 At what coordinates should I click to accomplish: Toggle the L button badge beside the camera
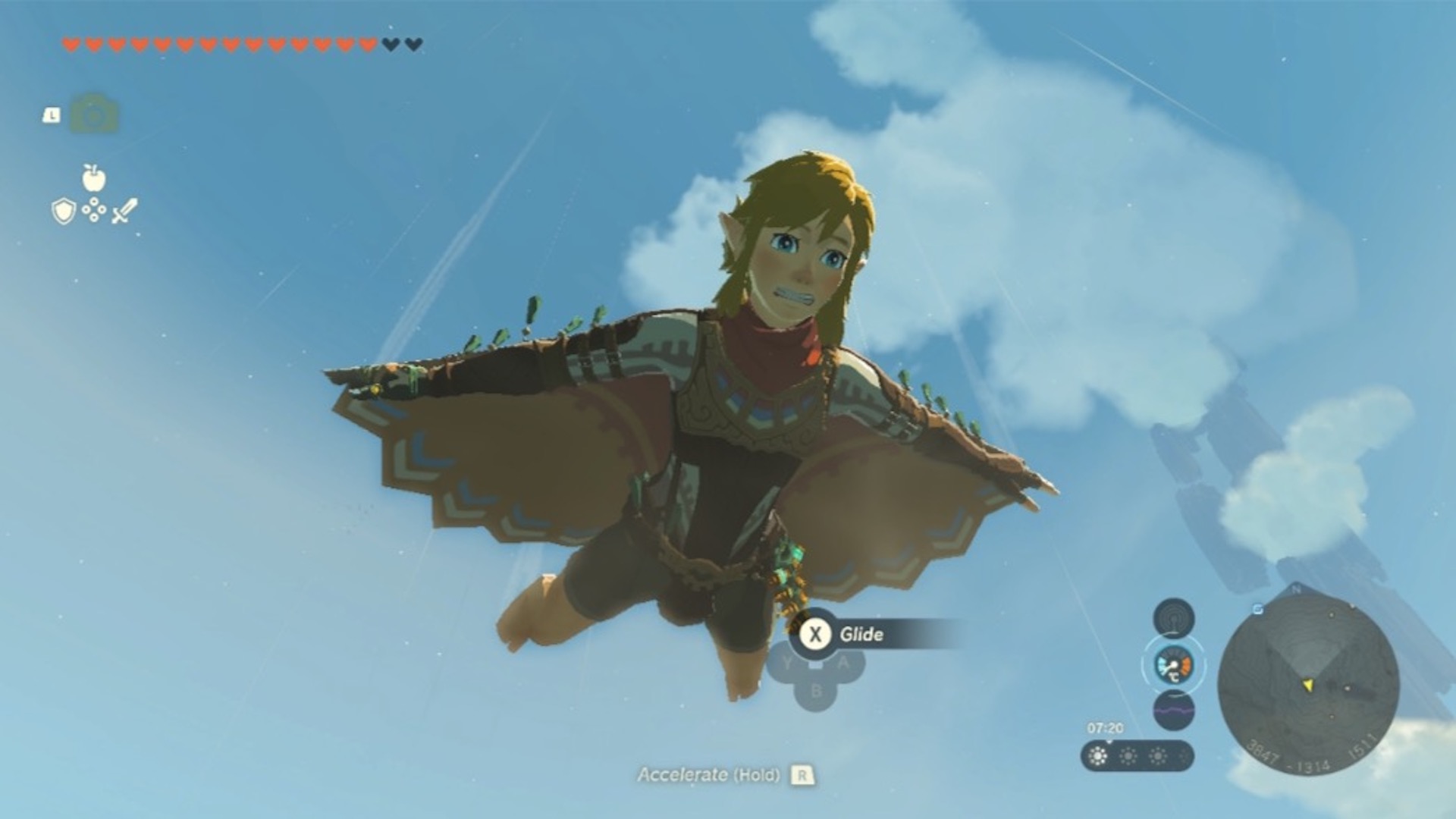51,115
